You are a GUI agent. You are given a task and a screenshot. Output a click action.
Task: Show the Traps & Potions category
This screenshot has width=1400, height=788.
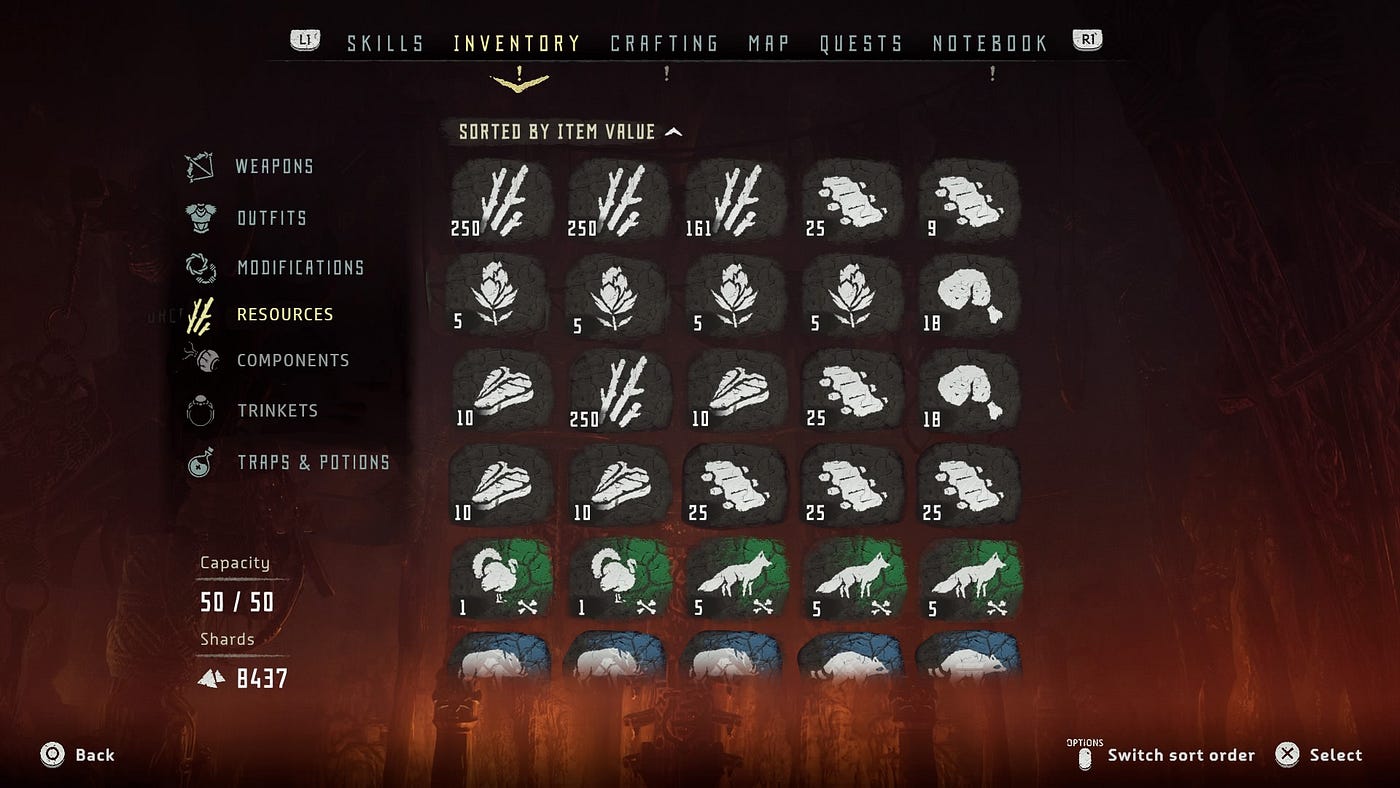[x=313, y=463]
